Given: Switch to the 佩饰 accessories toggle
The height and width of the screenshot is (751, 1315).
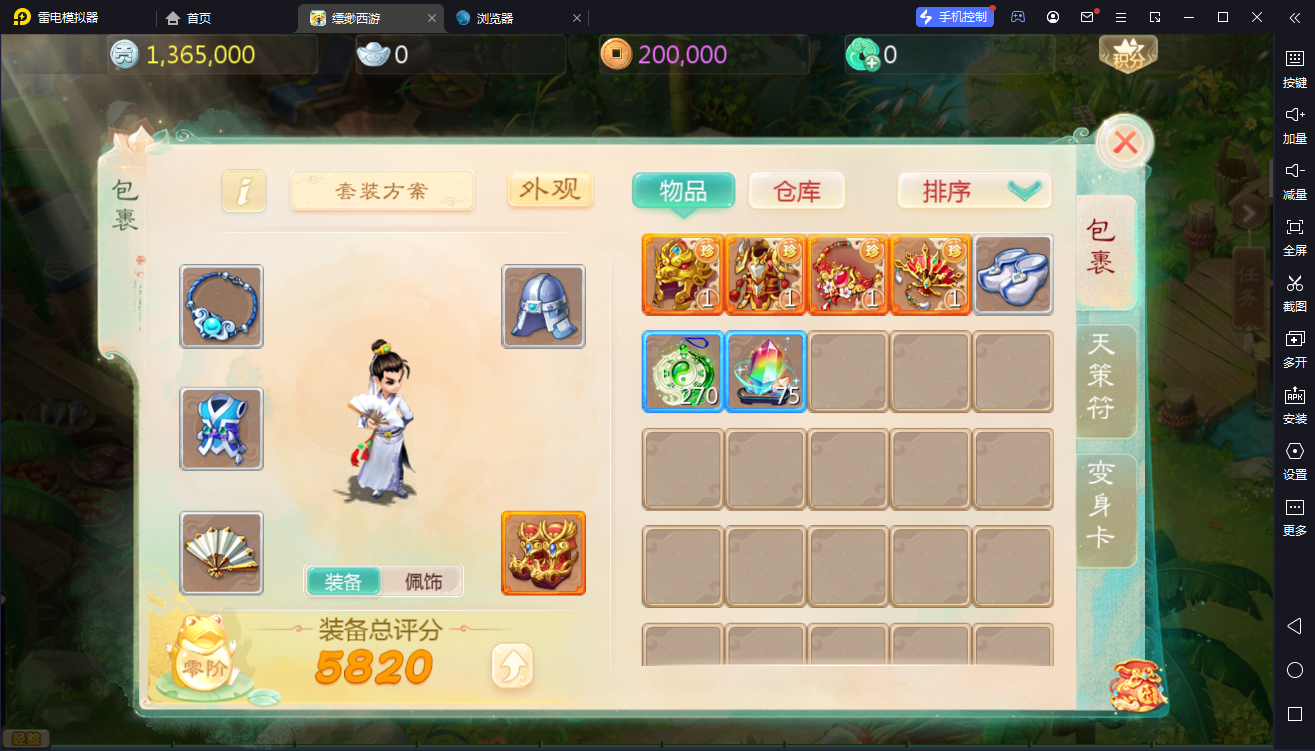Looking at the screenshot, I should [421, 581].
